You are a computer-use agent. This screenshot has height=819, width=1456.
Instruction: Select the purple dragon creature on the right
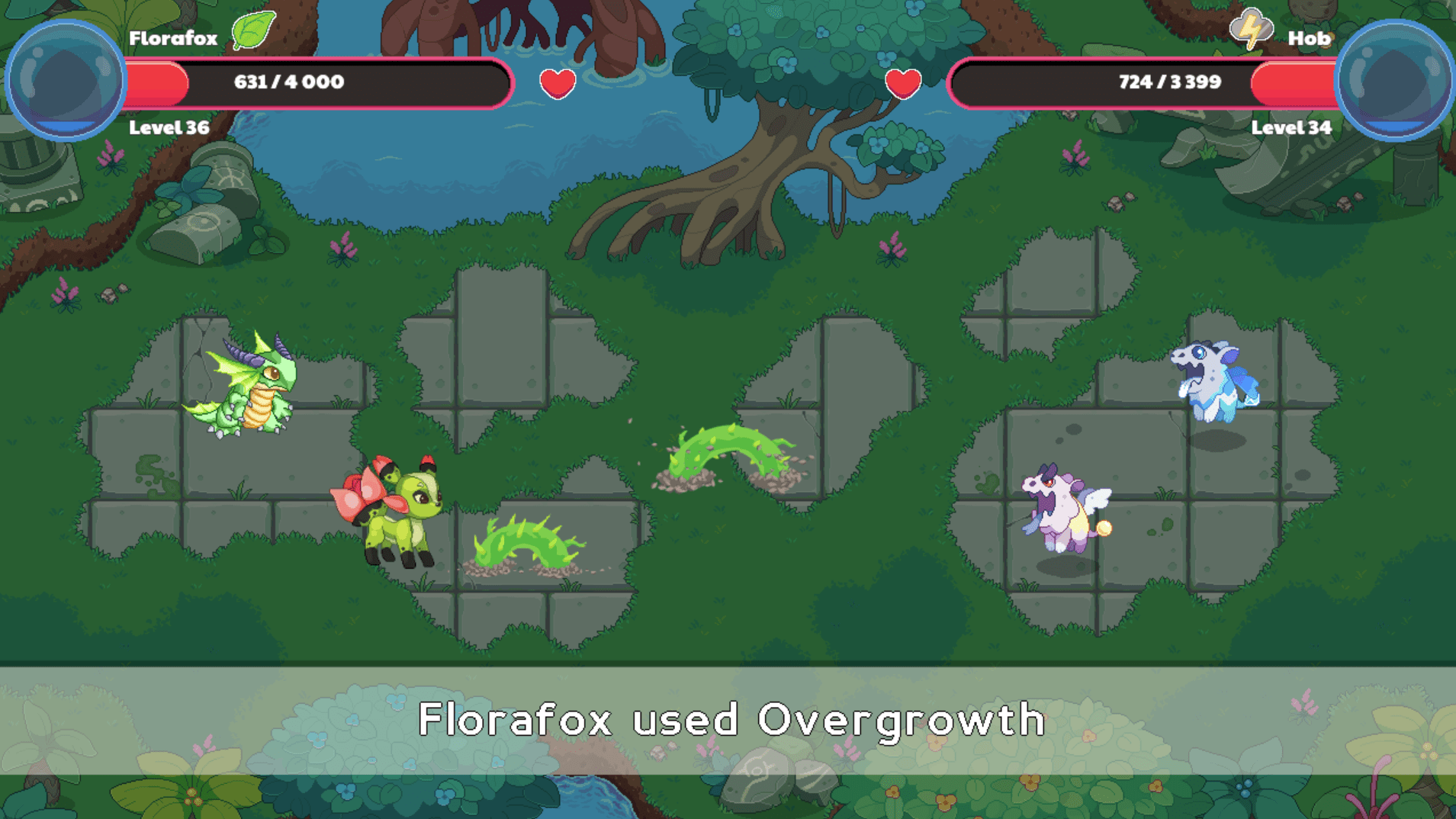coord(1062,507)
